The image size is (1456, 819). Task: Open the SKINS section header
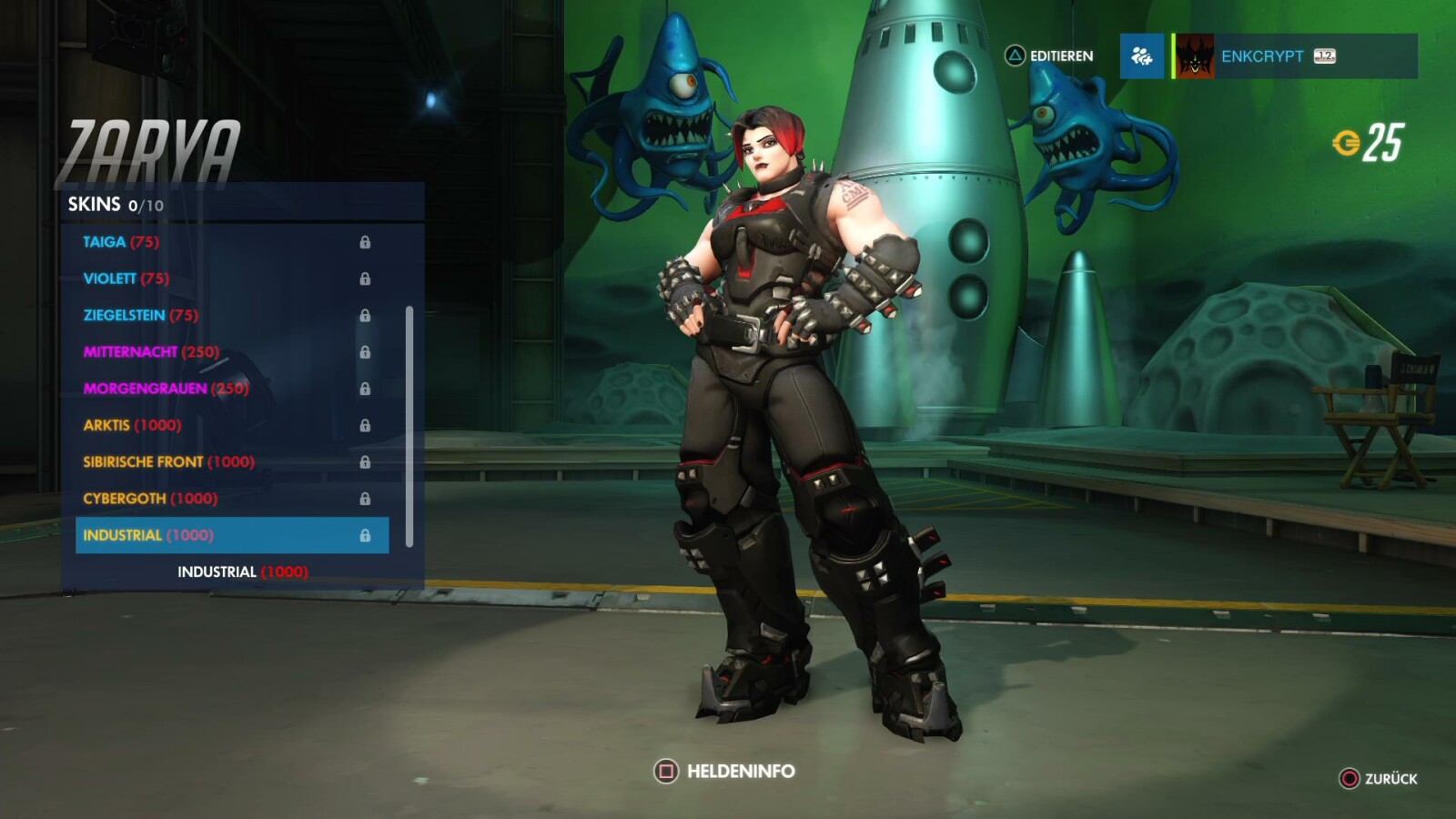[95, 205]
